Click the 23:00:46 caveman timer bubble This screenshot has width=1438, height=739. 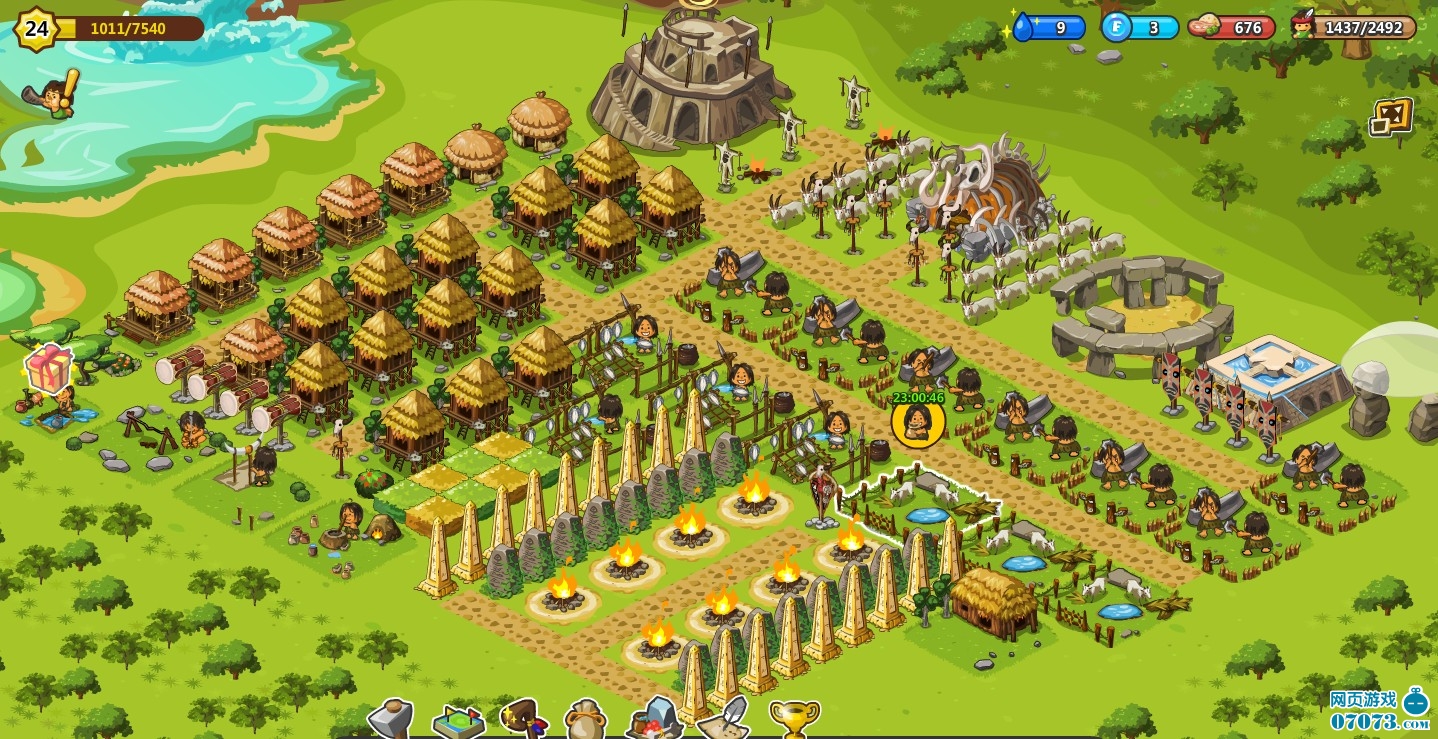pyautogui.click(x=918, y=421)
